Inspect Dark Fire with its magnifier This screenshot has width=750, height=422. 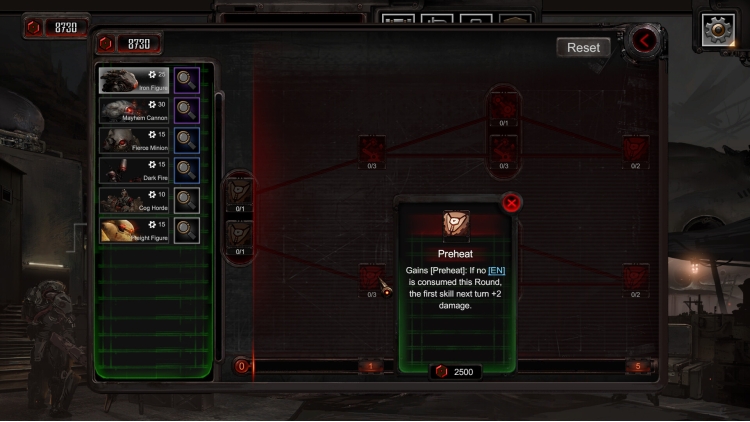tap(186, 170)
